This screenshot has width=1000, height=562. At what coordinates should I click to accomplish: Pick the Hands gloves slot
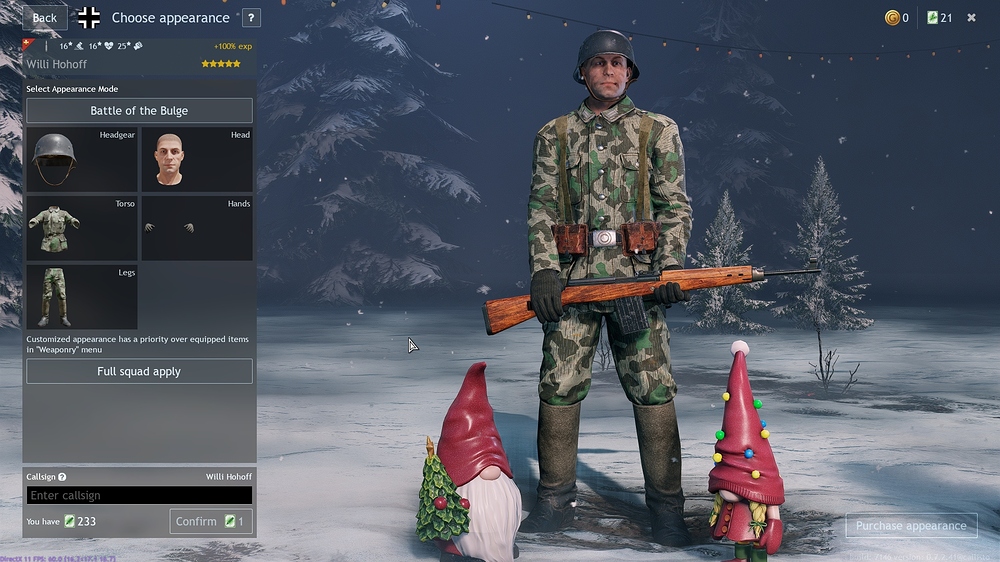coord(197,228)
